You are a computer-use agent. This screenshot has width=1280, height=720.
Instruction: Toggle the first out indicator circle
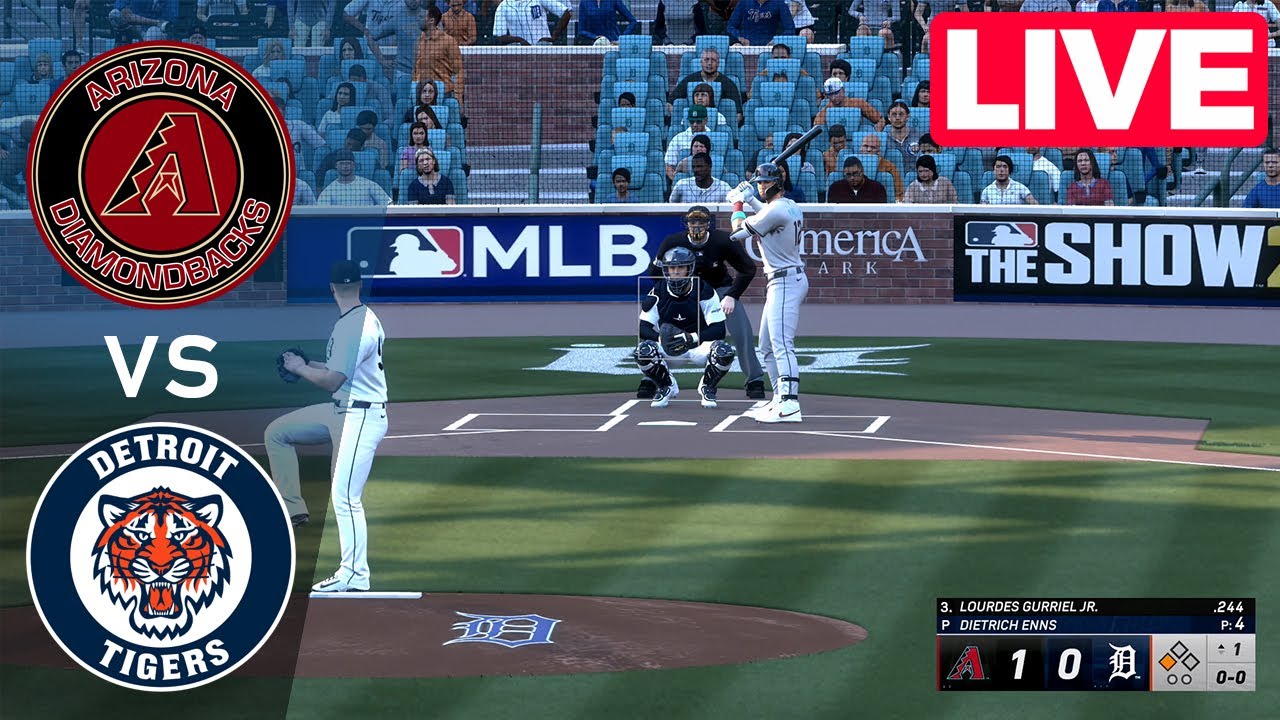click(x=1173, y=678)
